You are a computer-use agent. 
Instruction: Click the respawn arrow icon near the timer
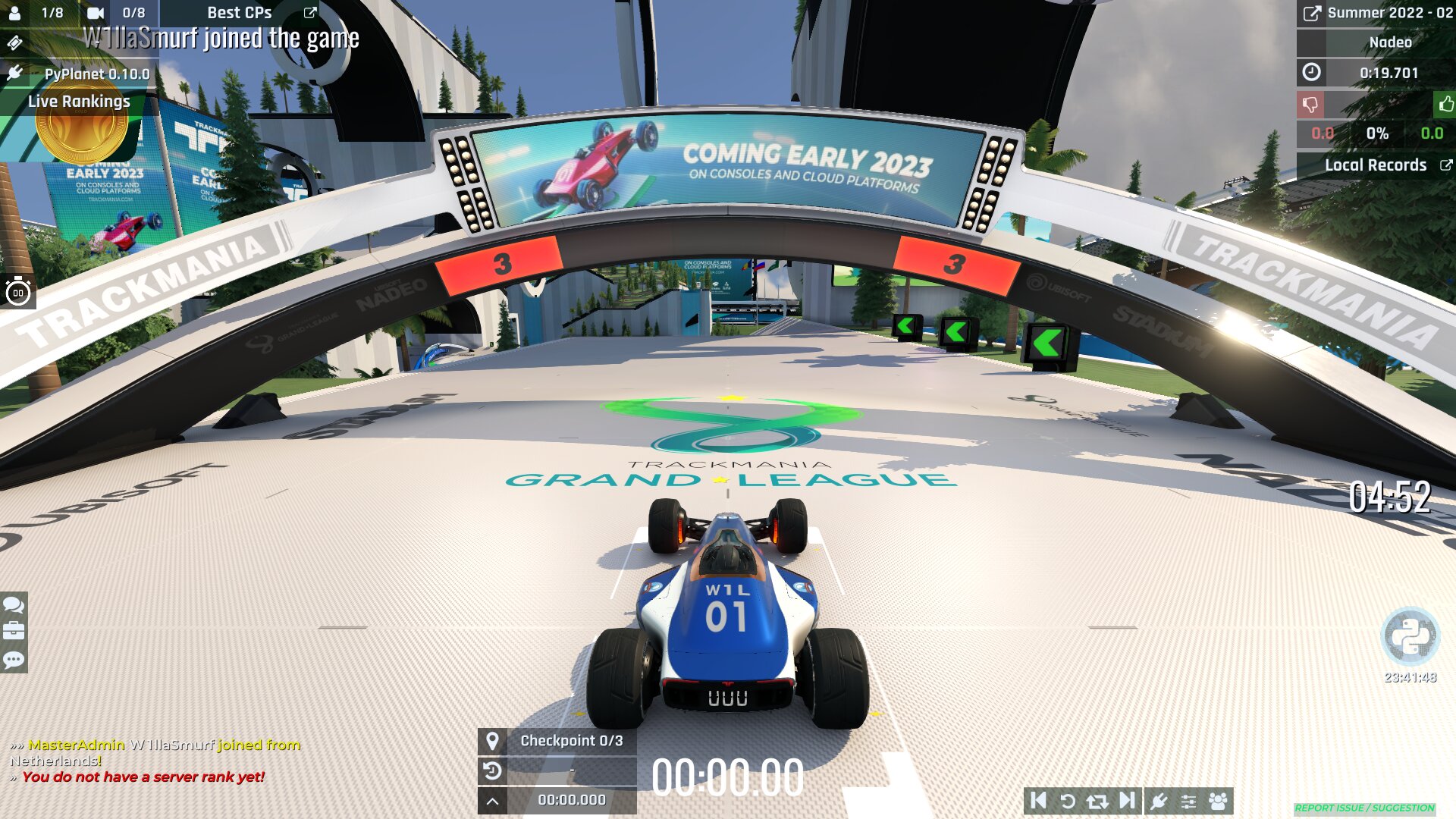pyautogui.click(x=494, y=772)
